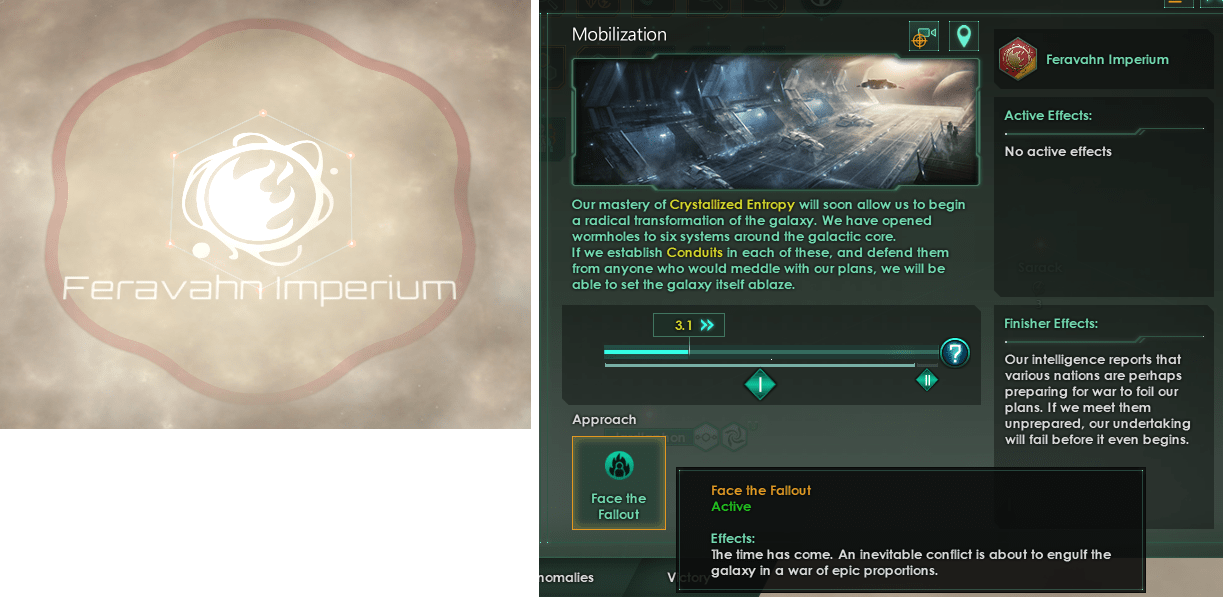Select the Face the Fallout approach

[x=618, y=482]
